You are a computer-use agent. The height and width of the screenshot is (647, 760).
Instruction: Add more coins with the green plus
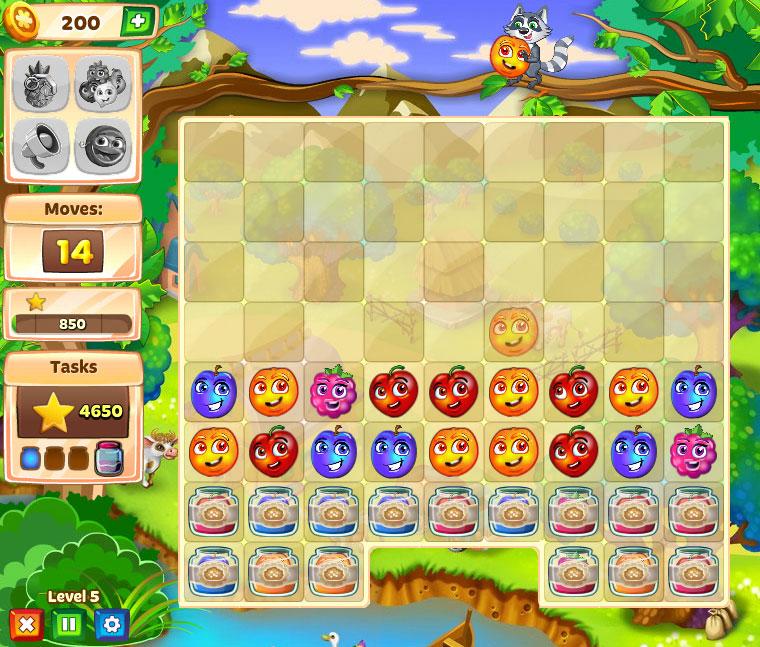[137, 22]
